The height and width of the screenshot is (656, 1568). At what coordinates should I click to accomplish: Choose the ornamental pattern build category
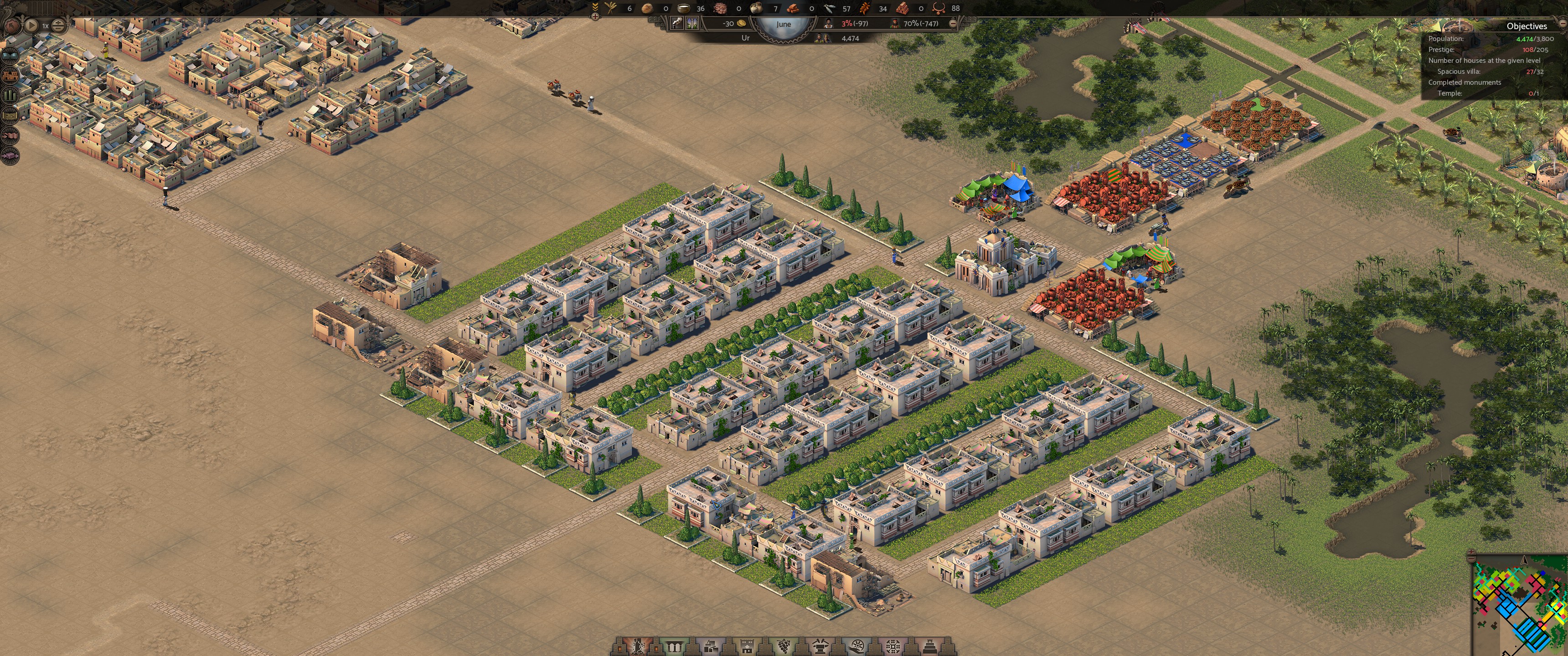[893, 647]
